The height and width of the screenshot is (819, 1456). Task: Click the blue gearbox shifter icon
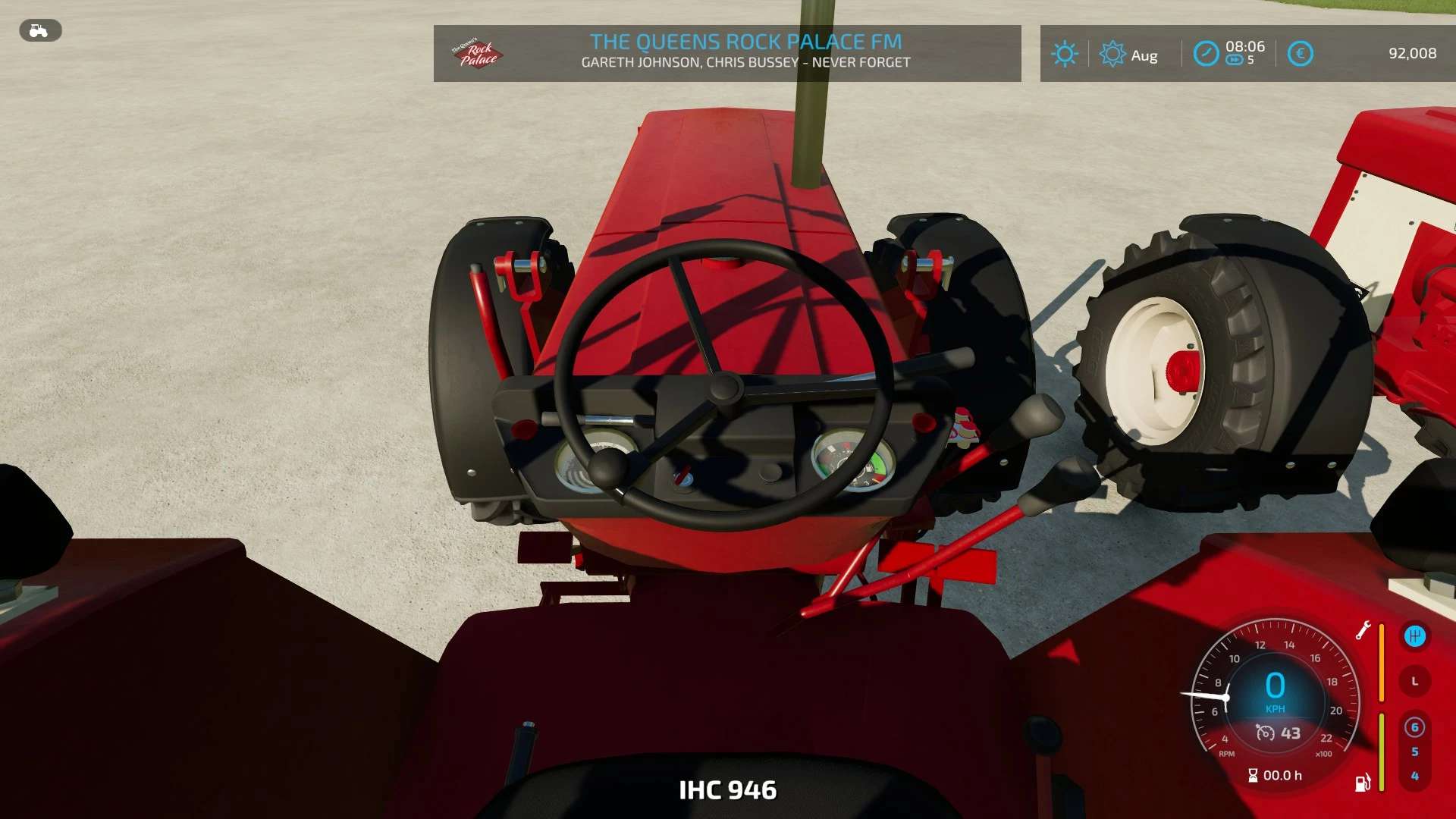click(1414, 636)
